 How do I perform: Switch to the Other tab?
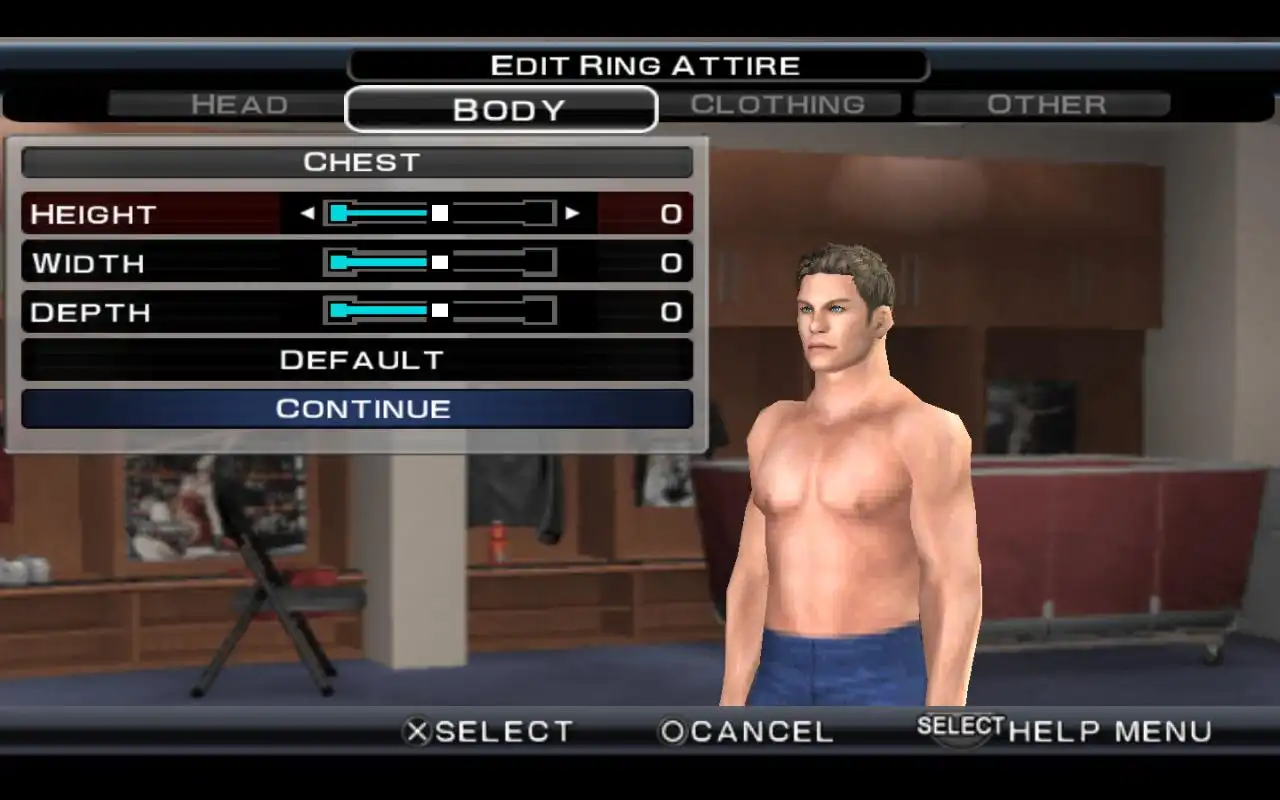pos(1045,104)
